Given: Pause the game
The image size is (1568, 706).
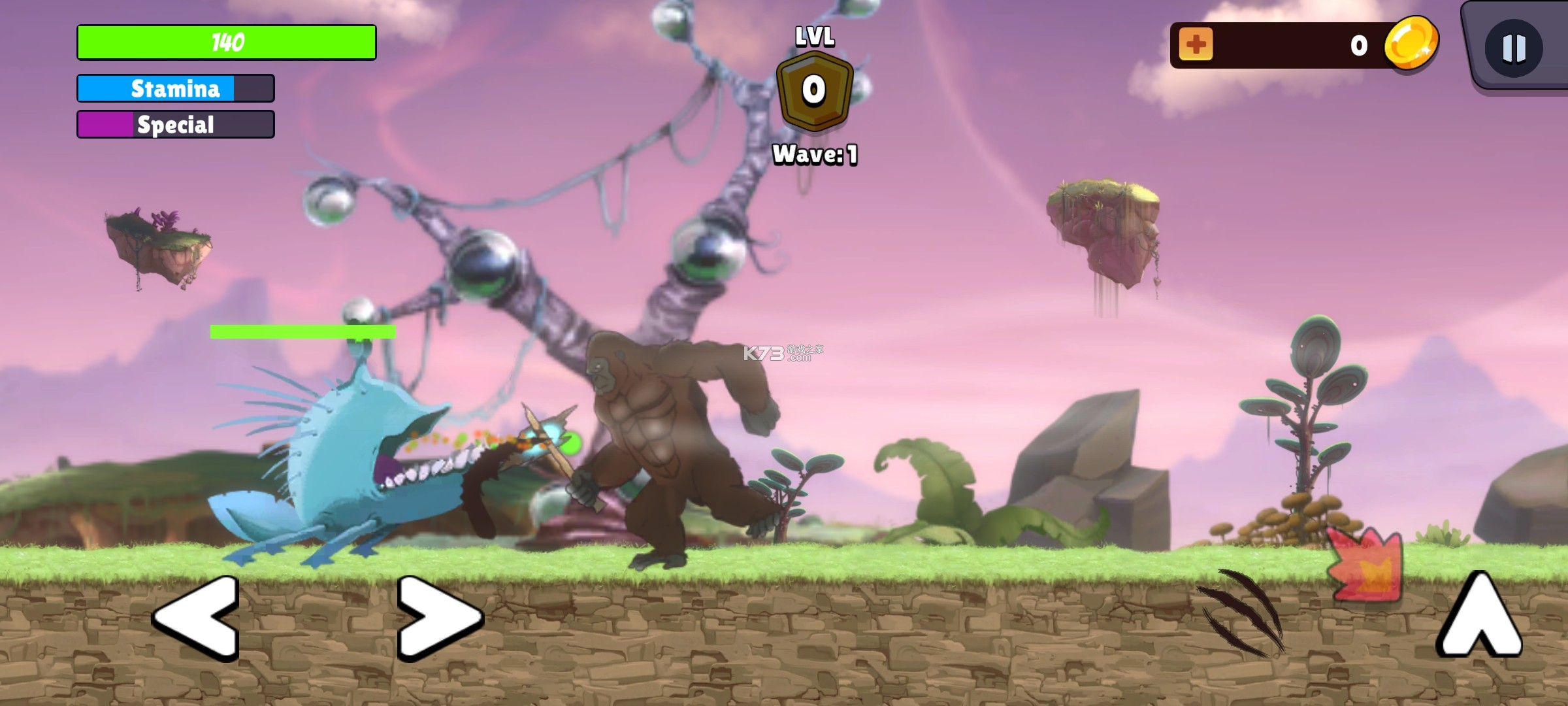Looking at the screenshot, I should pos(1513,48).
